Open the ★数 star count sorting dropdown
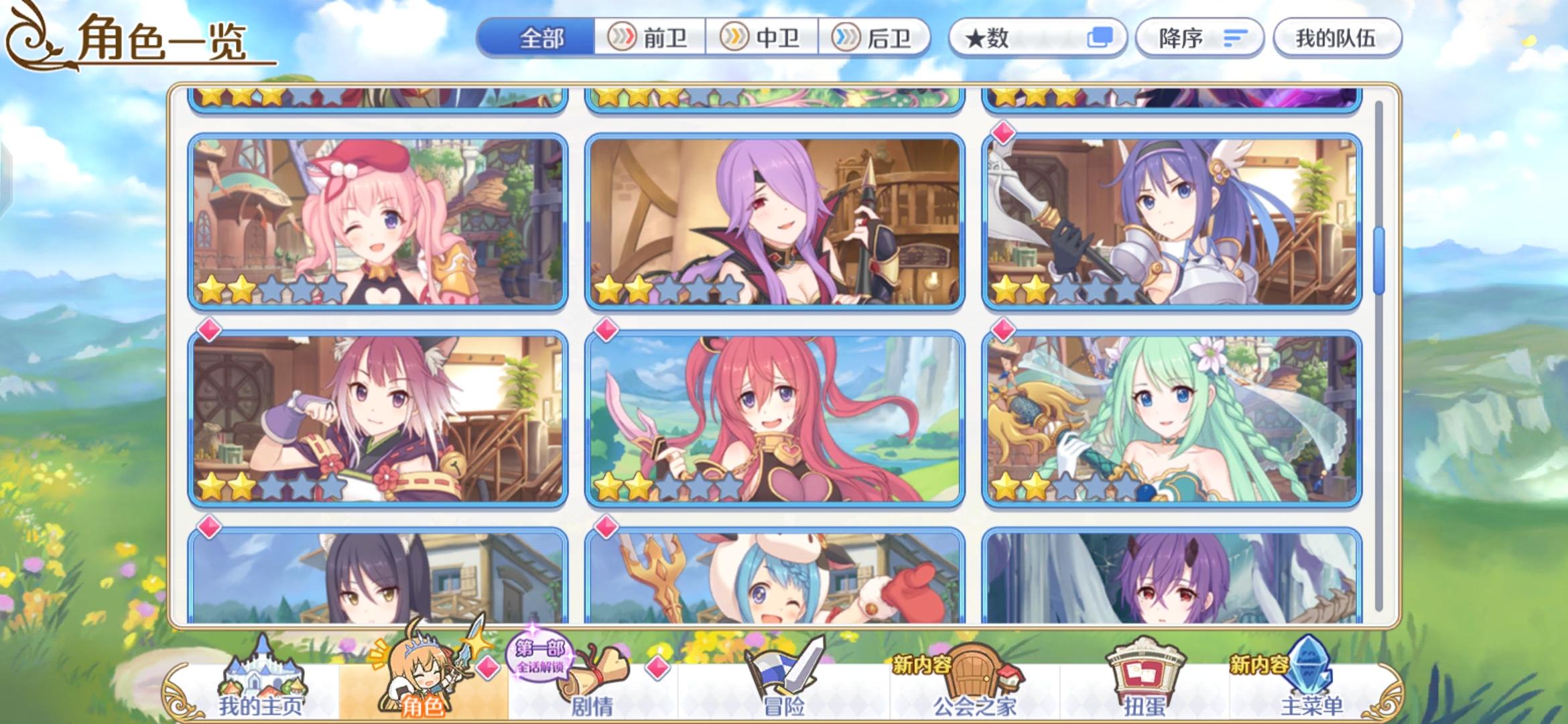Screen dimensions: 1568x724 1032,38
